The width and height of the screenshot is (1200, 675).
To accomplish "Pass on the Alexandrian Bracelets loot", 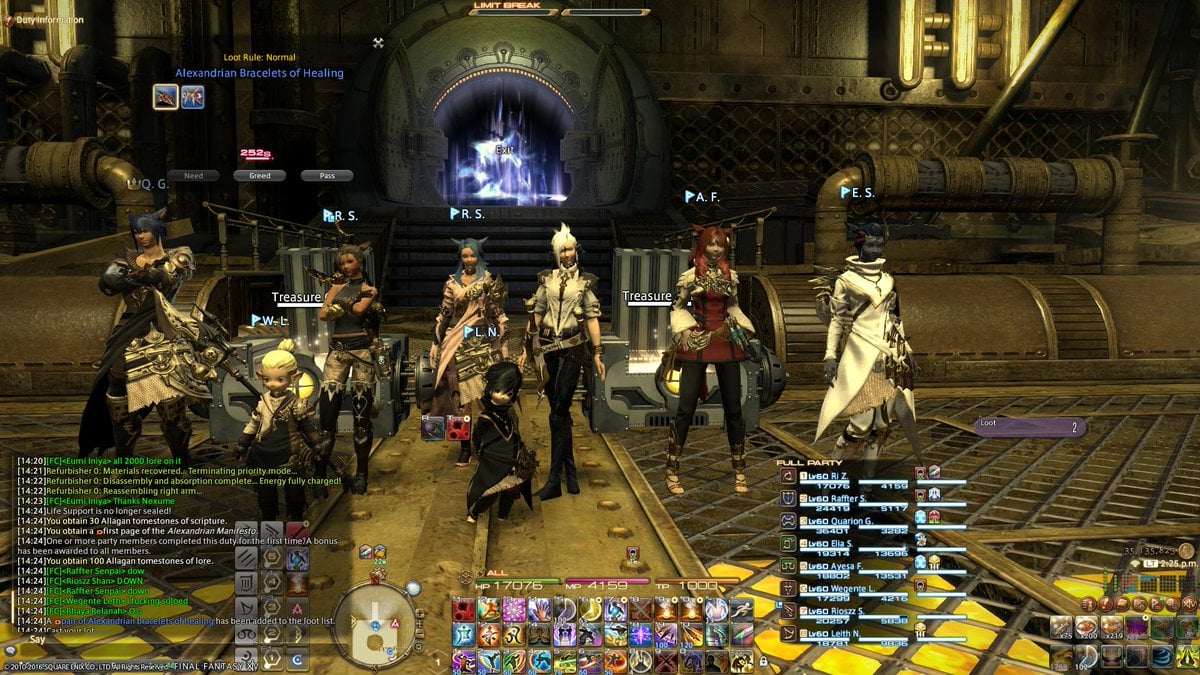I will click(x=327, y=176).
